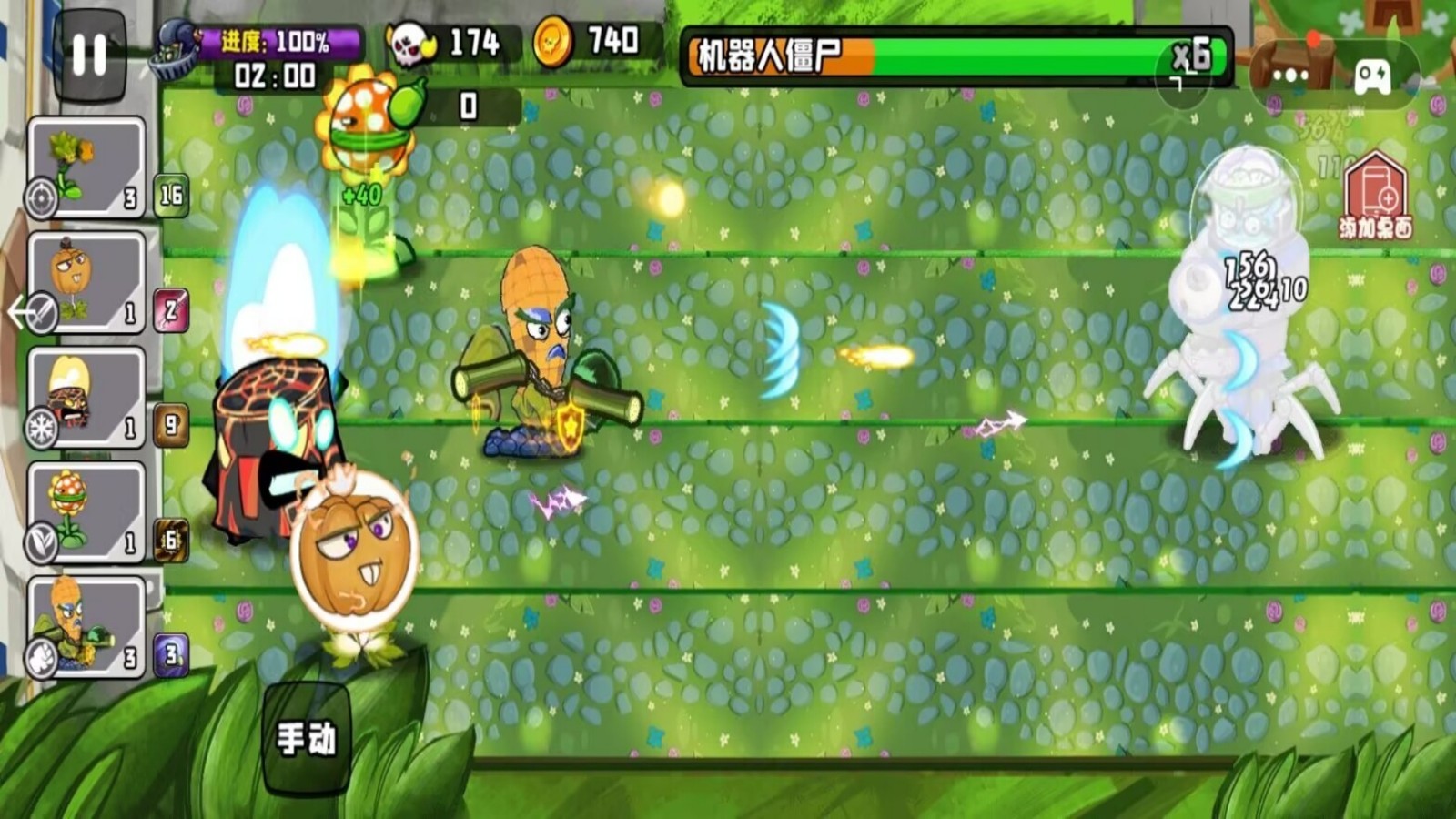This screenshot has height=819, width=1456.
Task: Tap the 添加桌面 shortcut button
Action: pos(1378,193)
